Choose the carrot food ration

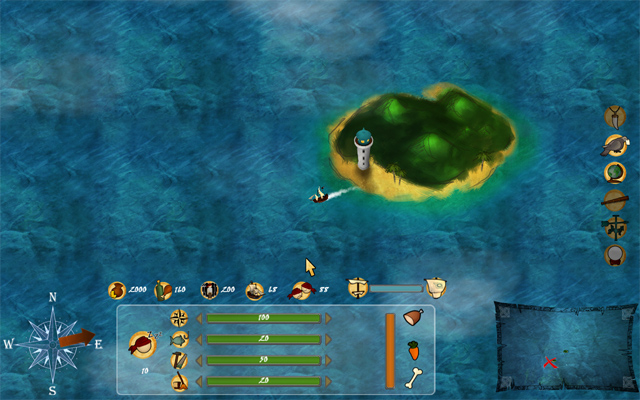(414, 349)
